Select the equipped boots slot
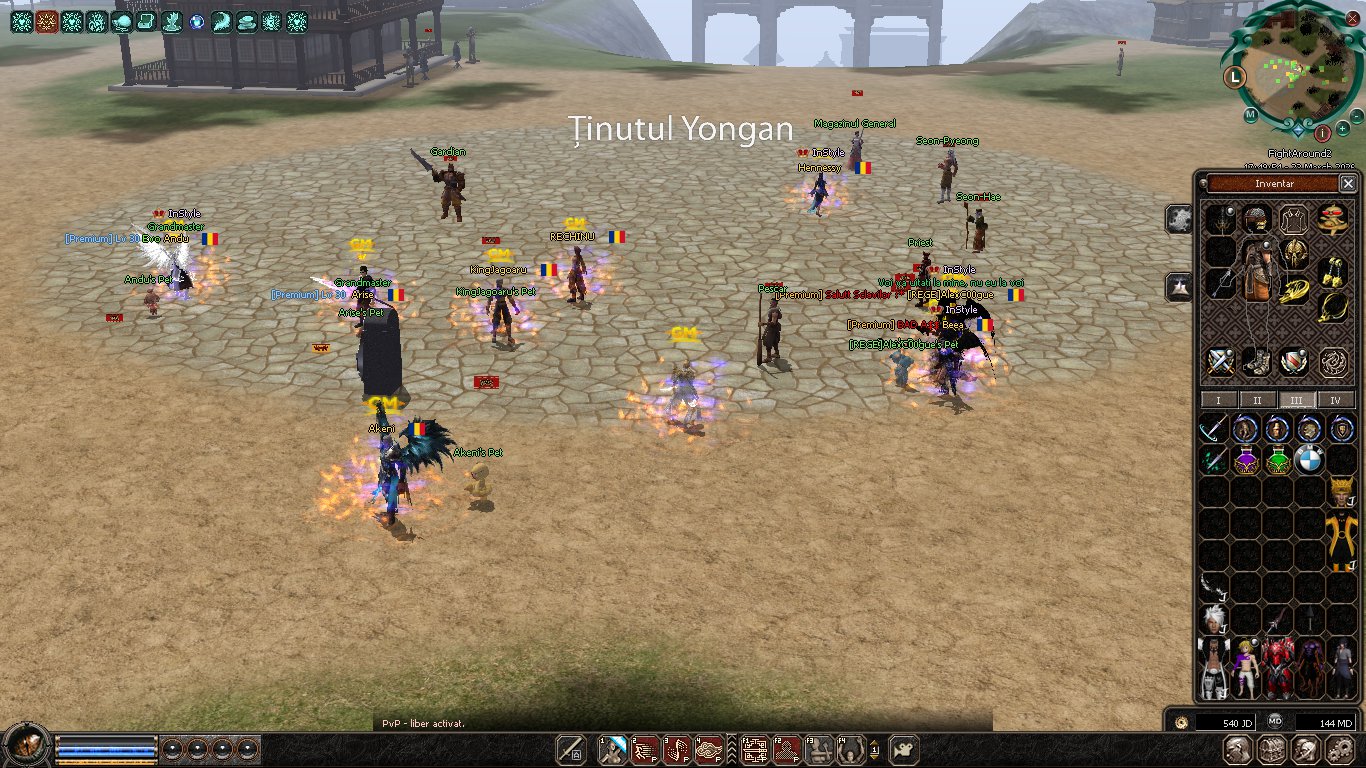Image resolution: width=1366 pixels, height=768 pixels. click(1257, 362)
